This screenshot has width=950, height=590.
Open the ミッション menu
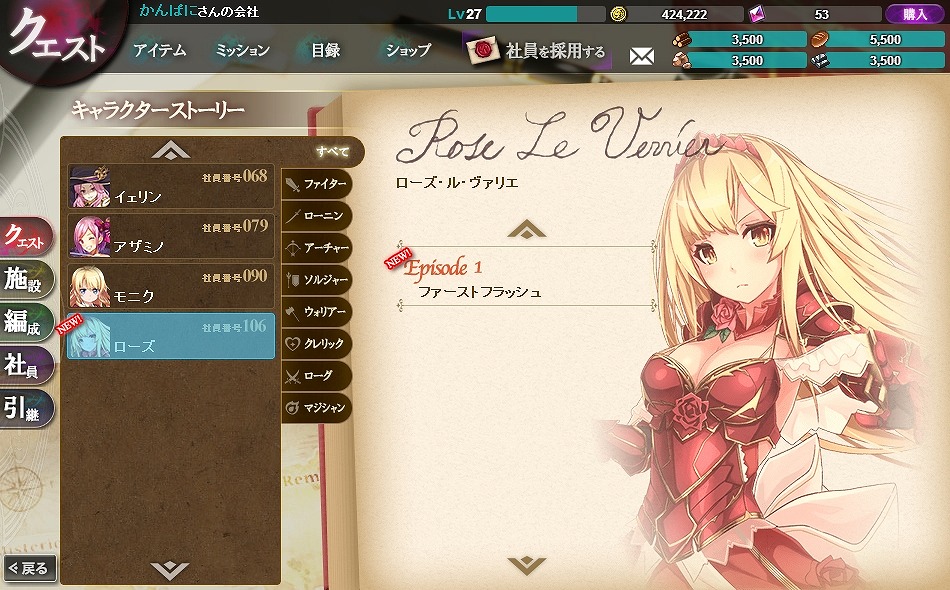(x=242, y=50)
